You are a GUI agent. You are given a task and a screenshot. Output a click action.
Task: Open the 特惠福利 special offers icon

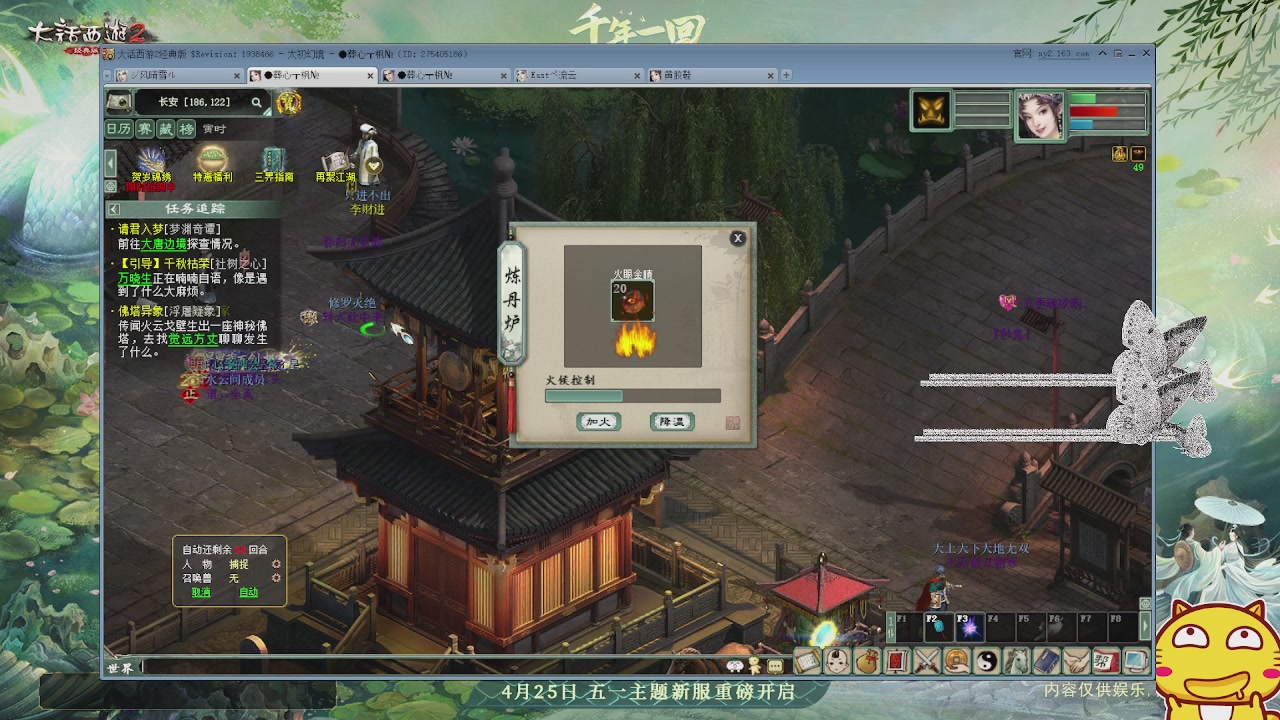(211, 160)
